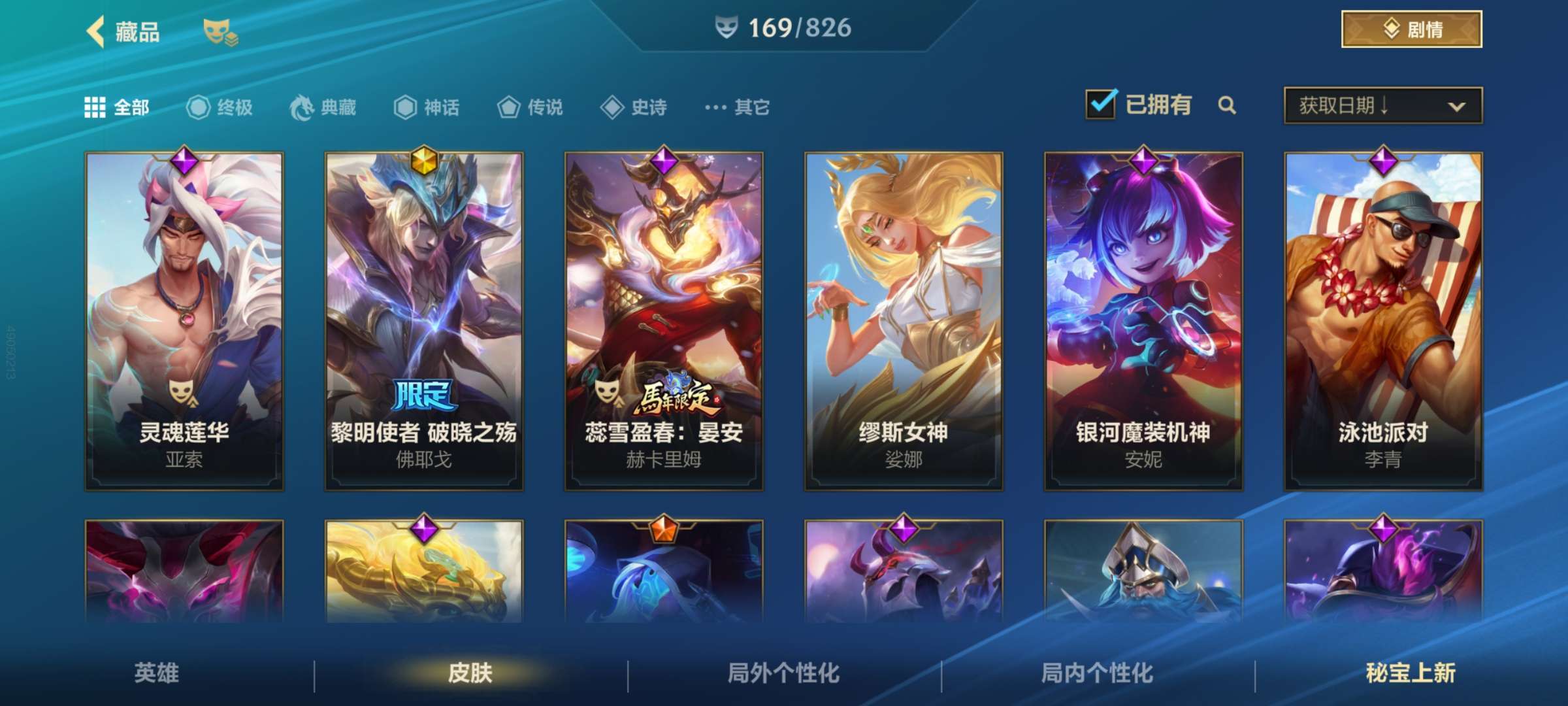Open search with the magnifier icon
This screenshot has height=706, width=1568.
(1227, 105)
